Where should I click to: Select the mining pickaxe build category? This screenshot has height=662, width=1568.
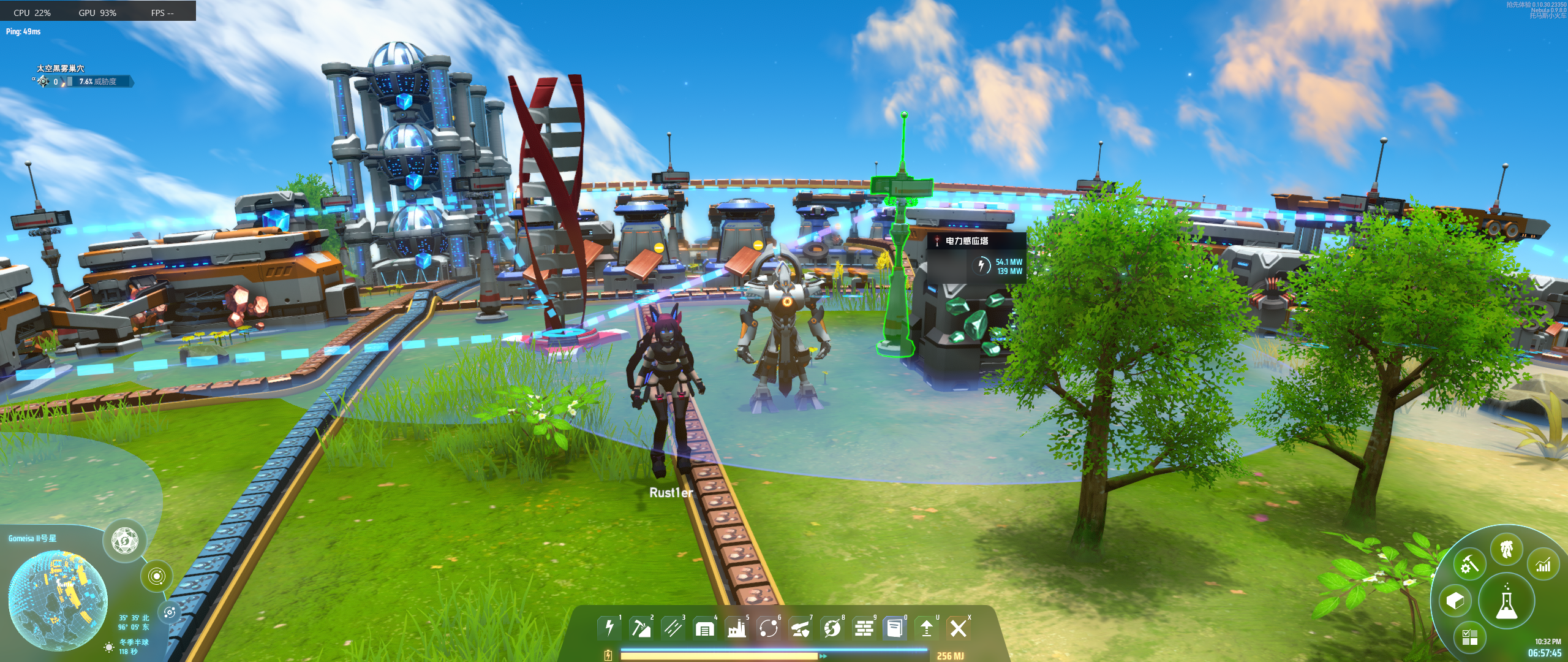641,628
